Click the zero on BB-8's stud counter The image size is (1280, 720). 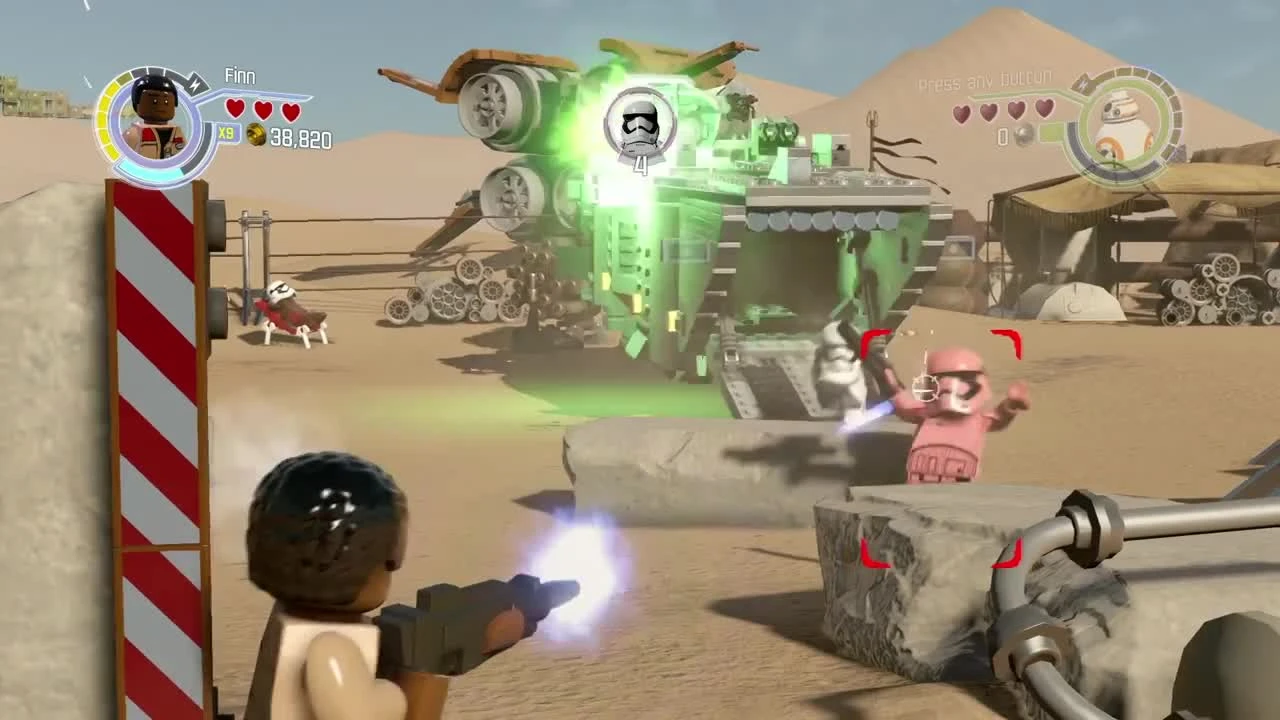pos(1002,136)
